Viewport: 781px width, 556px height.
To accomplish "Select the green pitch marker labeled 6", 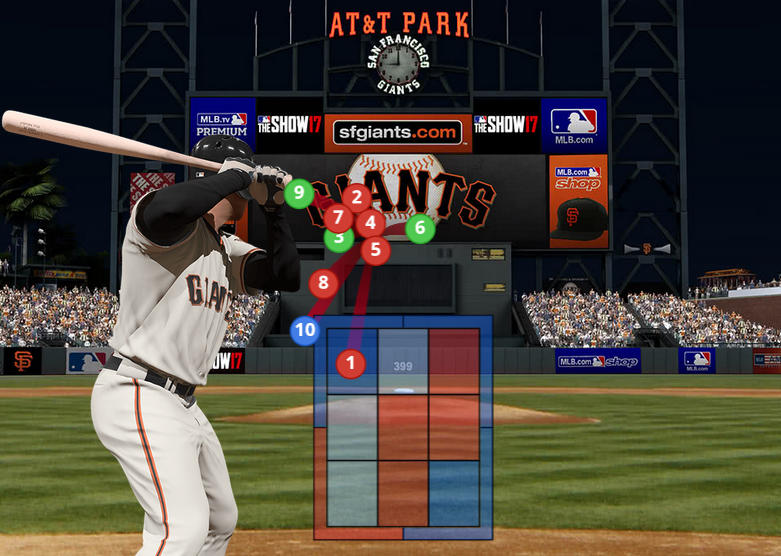I will (420, 228).
